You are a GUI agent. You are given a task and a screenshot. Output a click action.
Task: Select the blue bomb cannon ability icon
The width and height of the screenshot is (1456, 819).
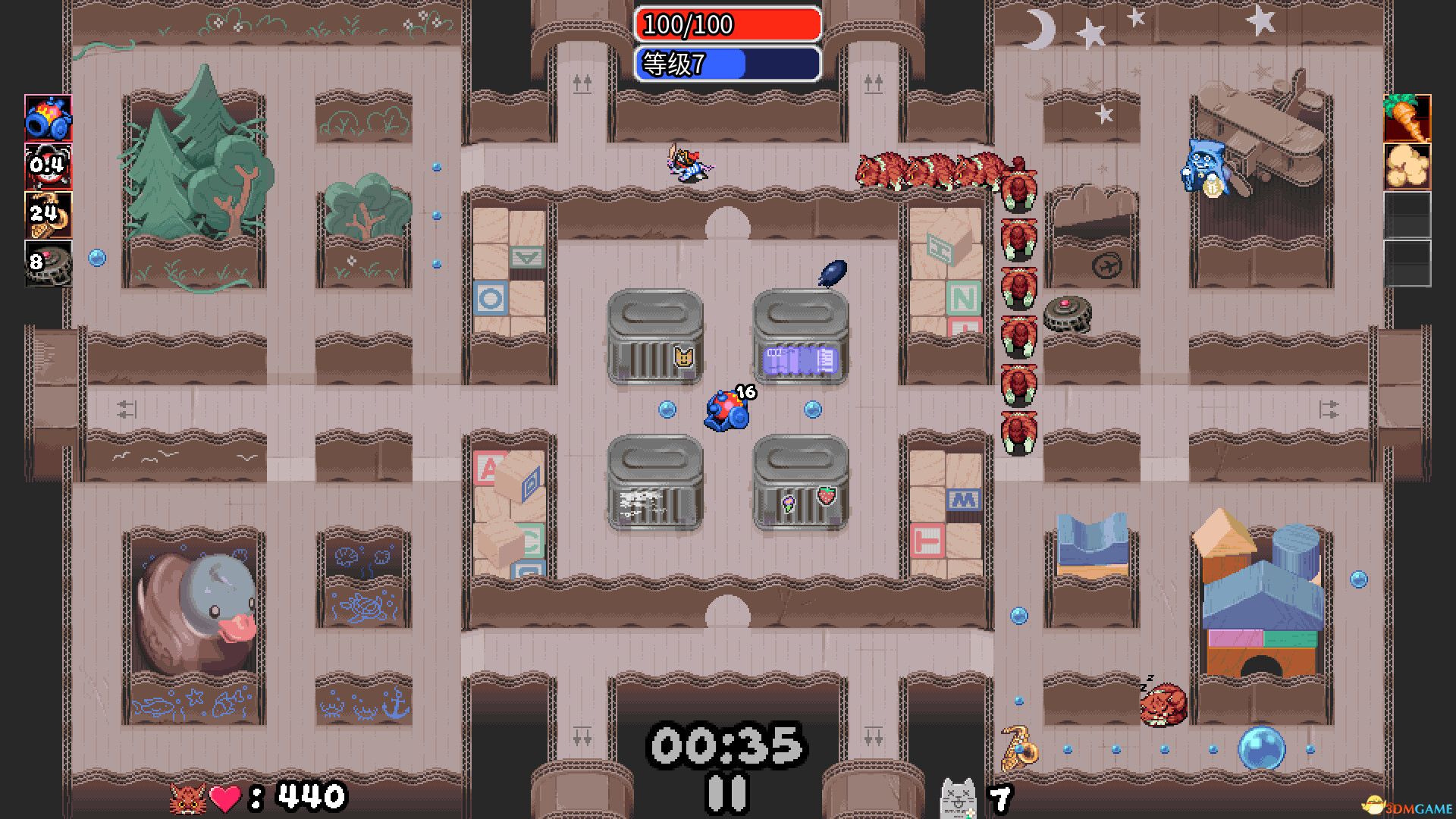[x=48, y=120]
